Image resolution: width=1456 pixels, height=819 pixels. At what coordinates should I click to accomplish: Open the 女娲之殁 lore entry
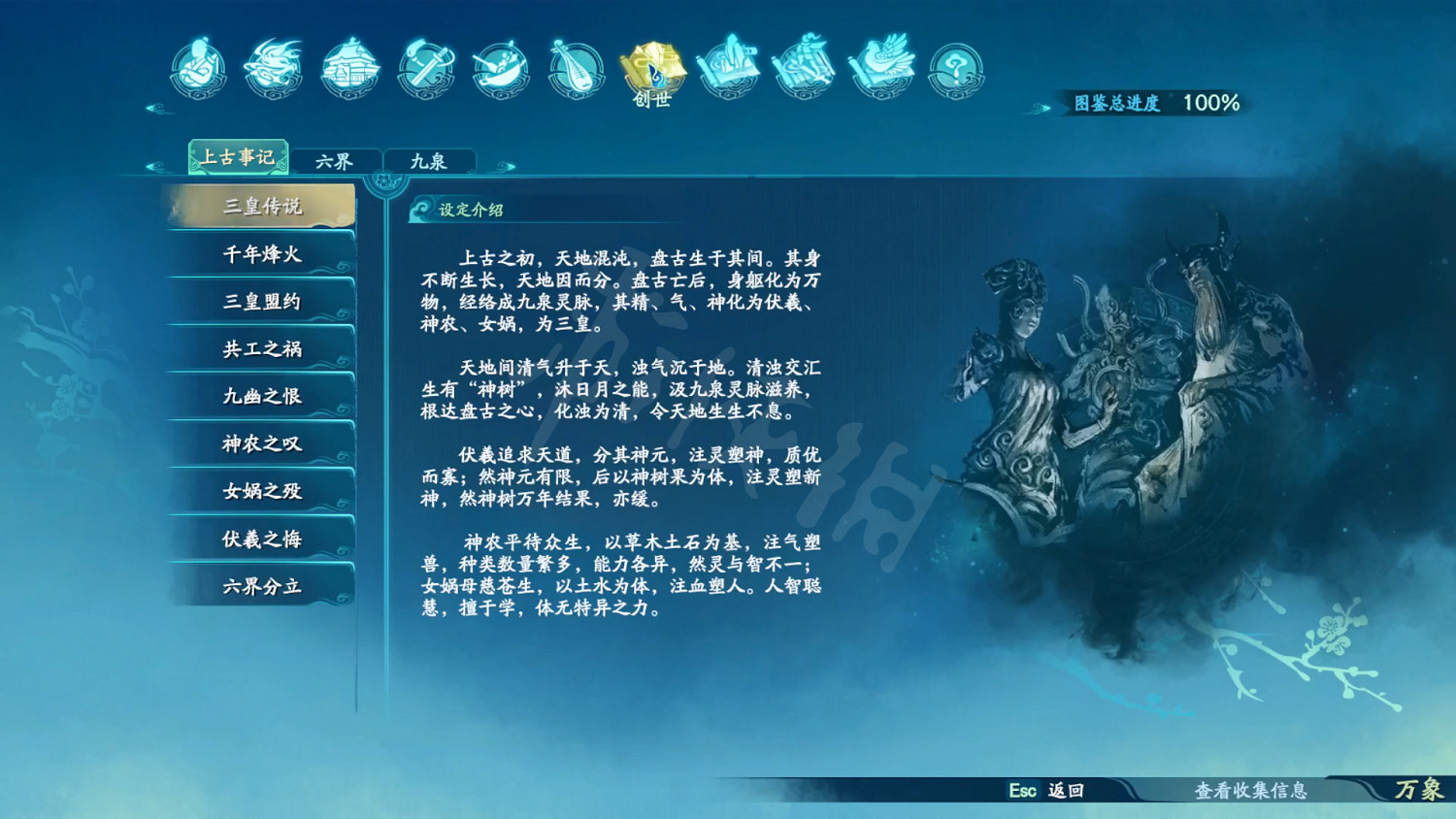pyautogui.click(x=259, y=491)
